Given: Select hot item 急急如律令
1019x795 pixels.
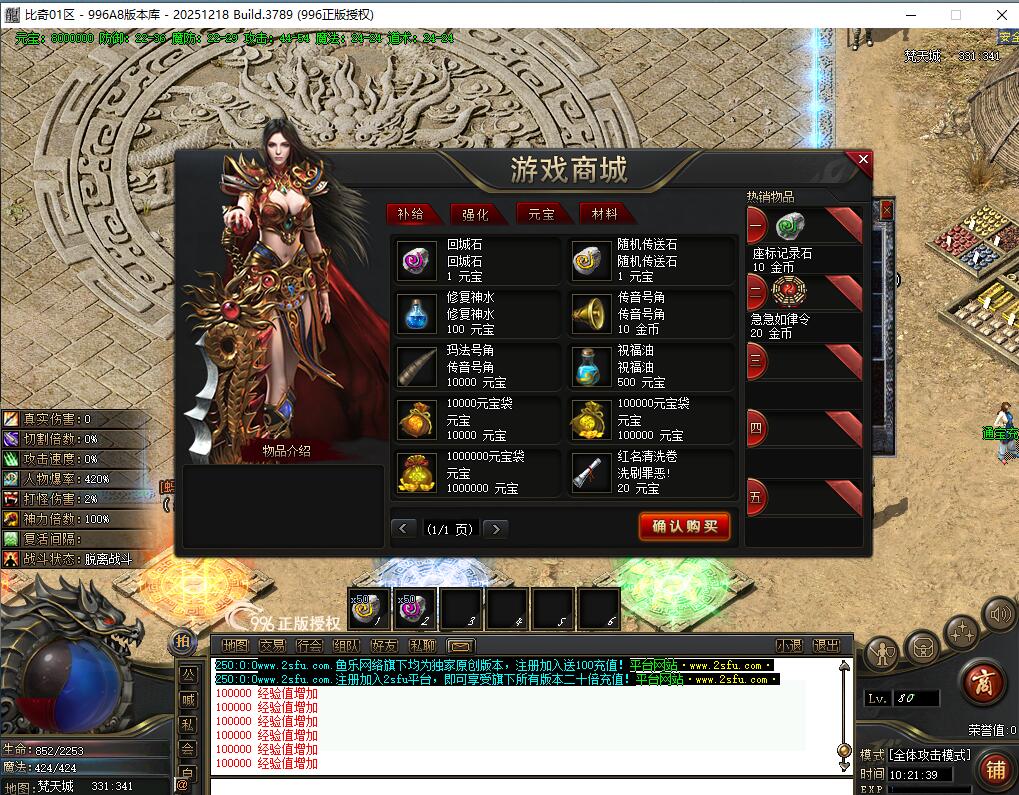Looking at the screenshot, I should pos(789,292).
